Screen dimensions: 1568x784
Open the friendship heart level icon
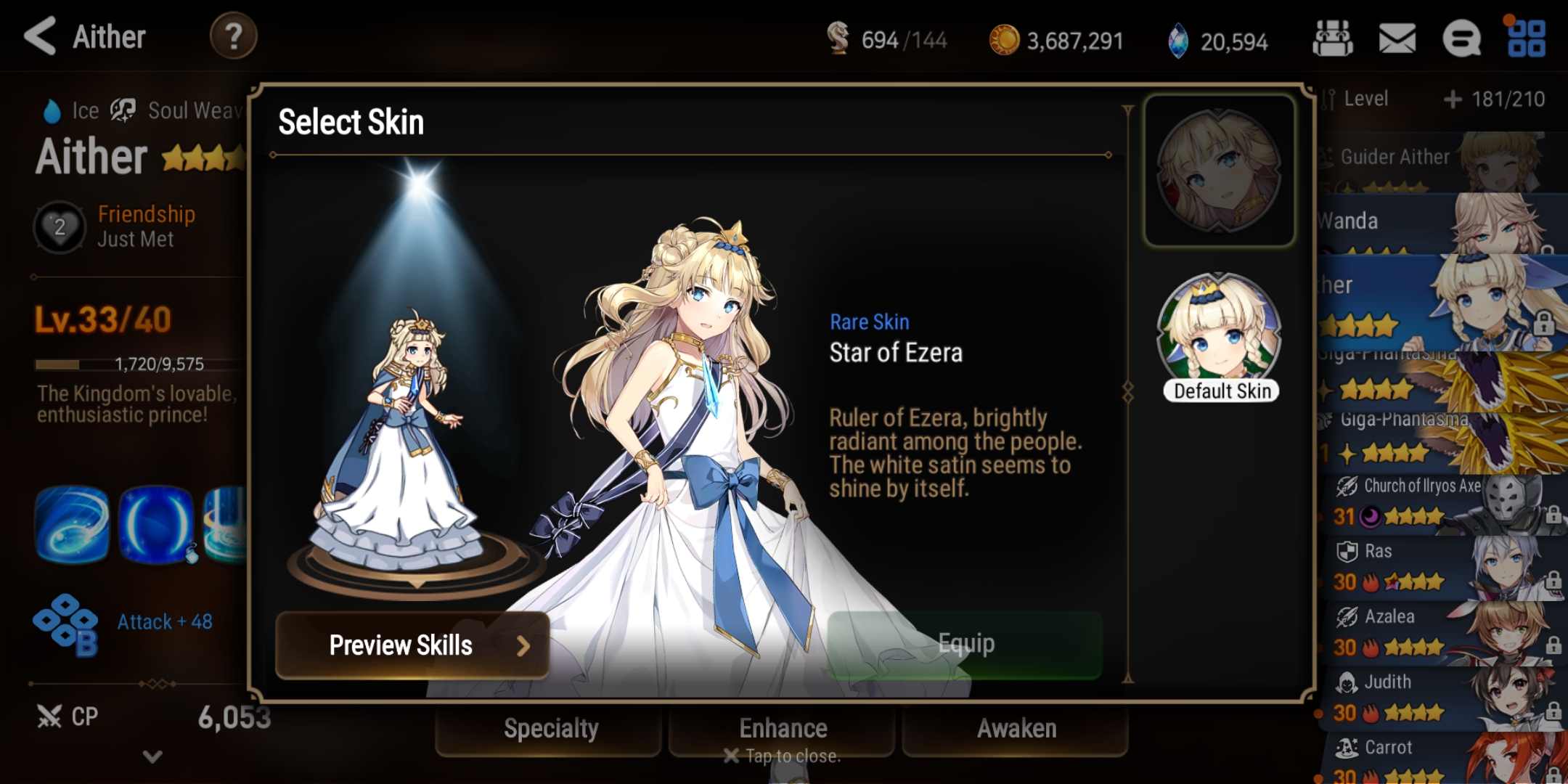pos(60,227)
